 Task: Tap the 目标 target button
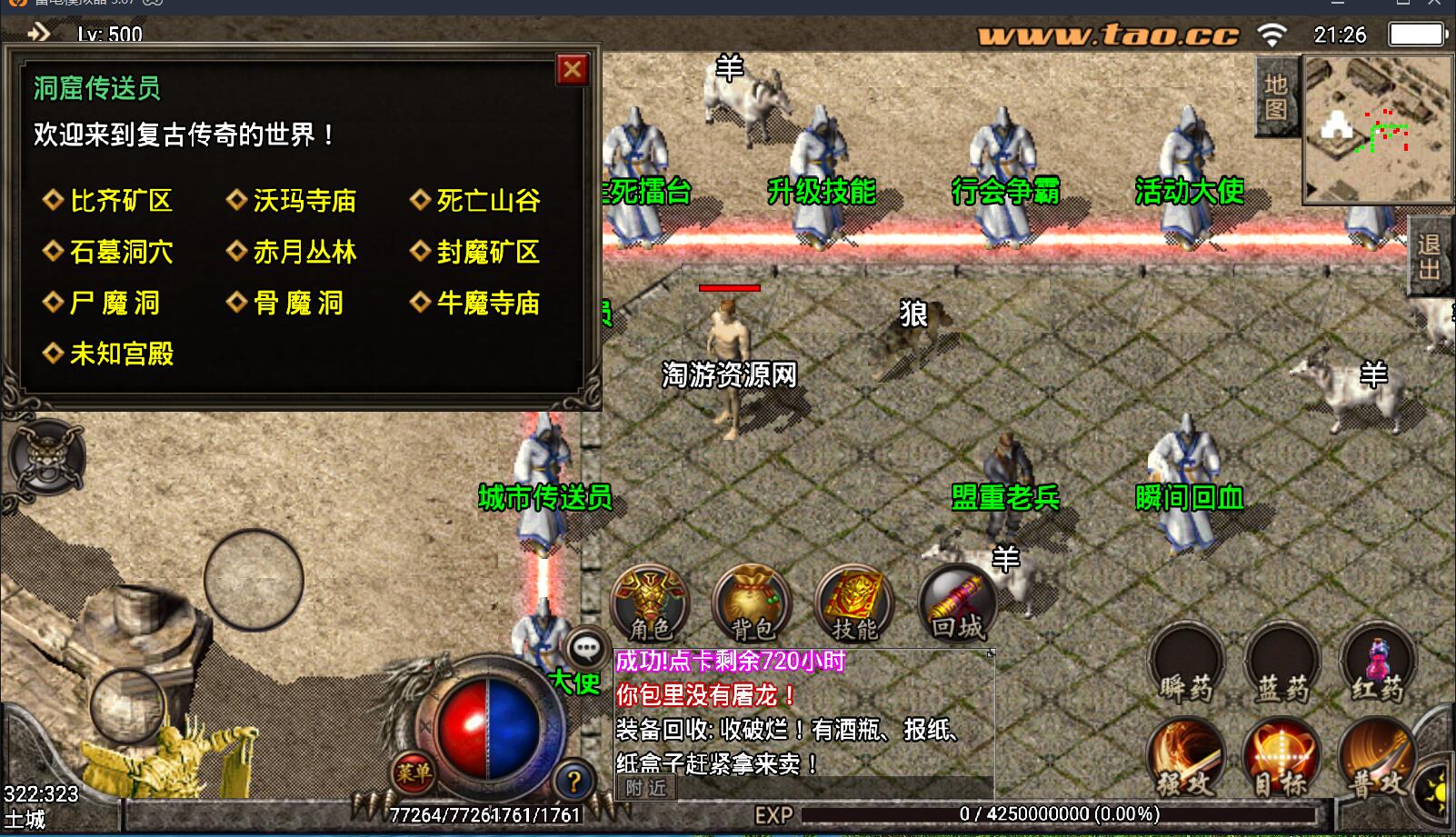pyautogui.click(x=1281, y=759)
